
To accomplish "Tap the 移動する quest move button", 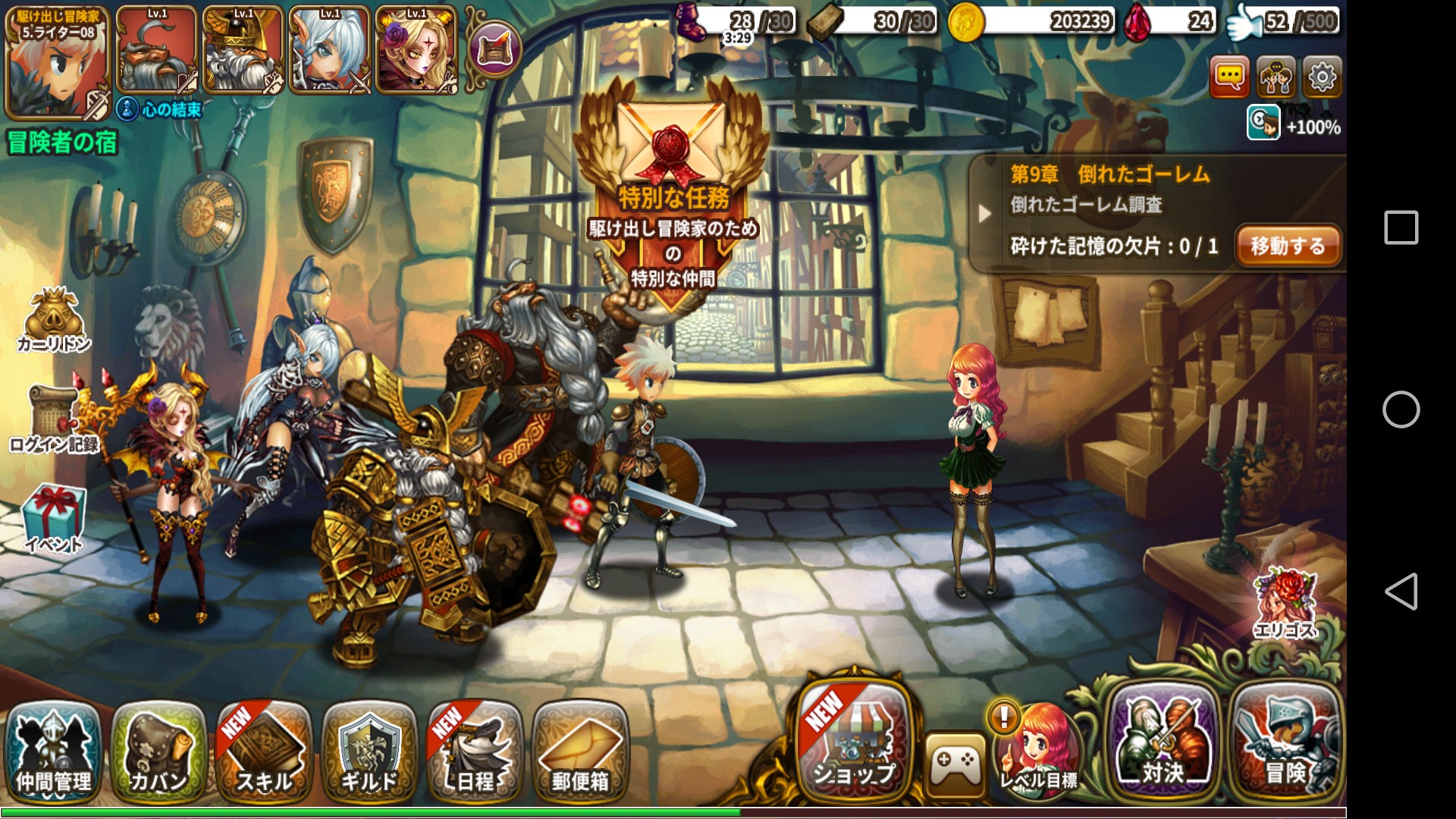I will coord(1287,246).
